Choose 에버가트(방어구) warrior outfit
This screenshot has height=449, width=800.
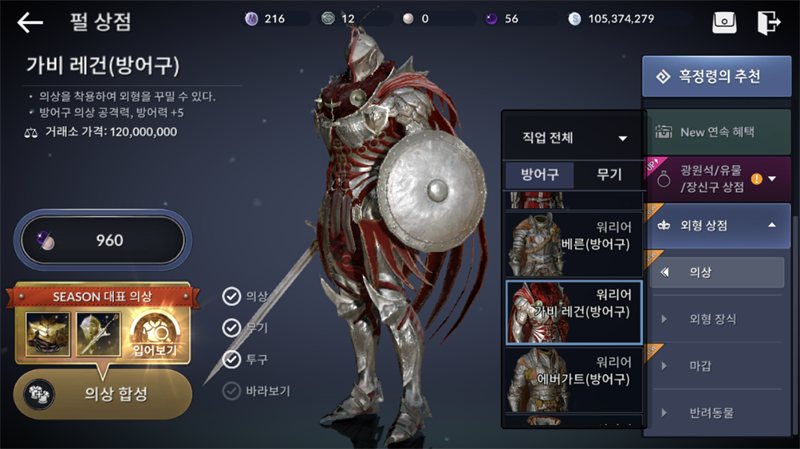[573, 380]
